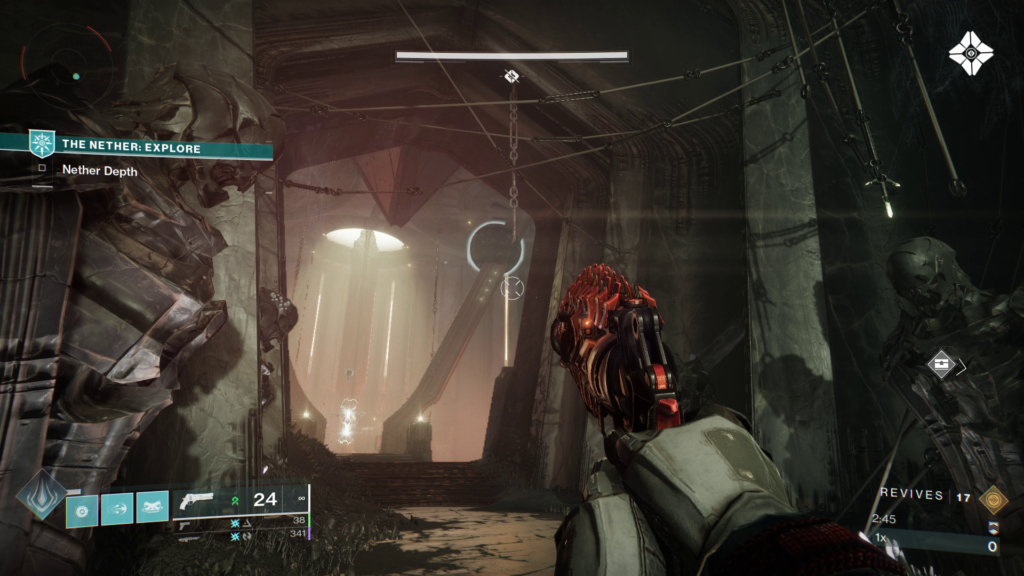Click the Super ability diamond icon
The image size is (1024, 576).
(42, 495)
